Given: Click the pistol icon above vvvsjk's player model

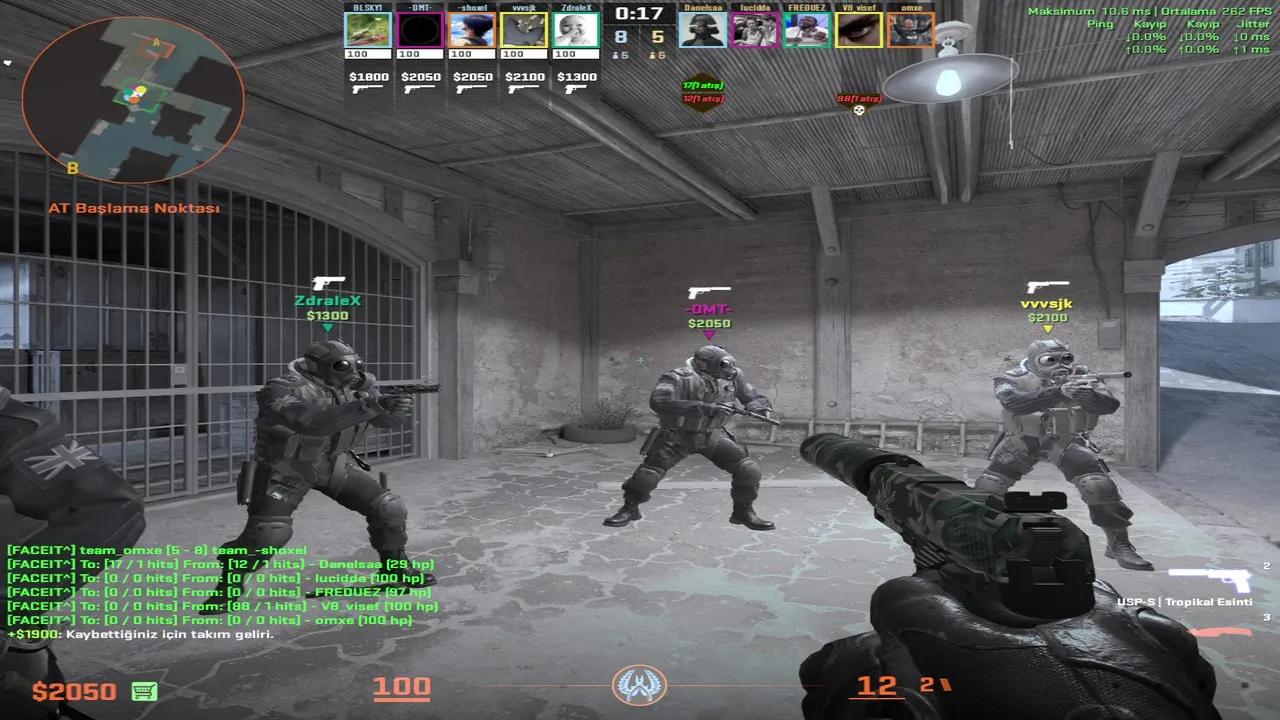Looking at the screenshot, I should tap(1047, 285).
